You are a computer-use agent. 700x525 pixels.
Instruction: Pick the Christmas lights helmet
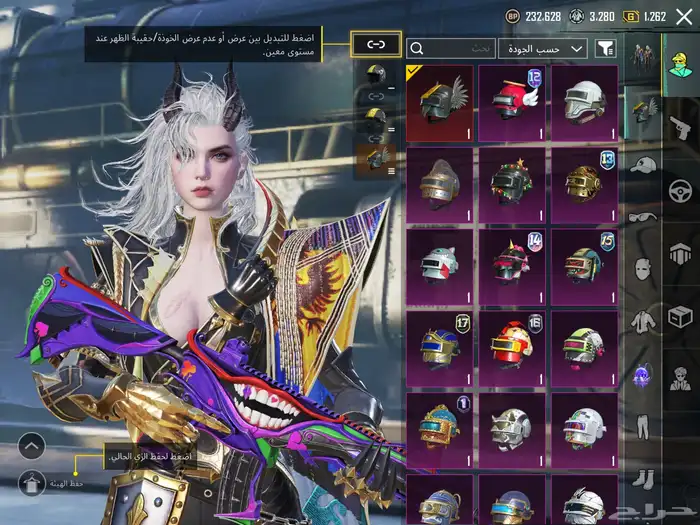(x=512, y=184)
